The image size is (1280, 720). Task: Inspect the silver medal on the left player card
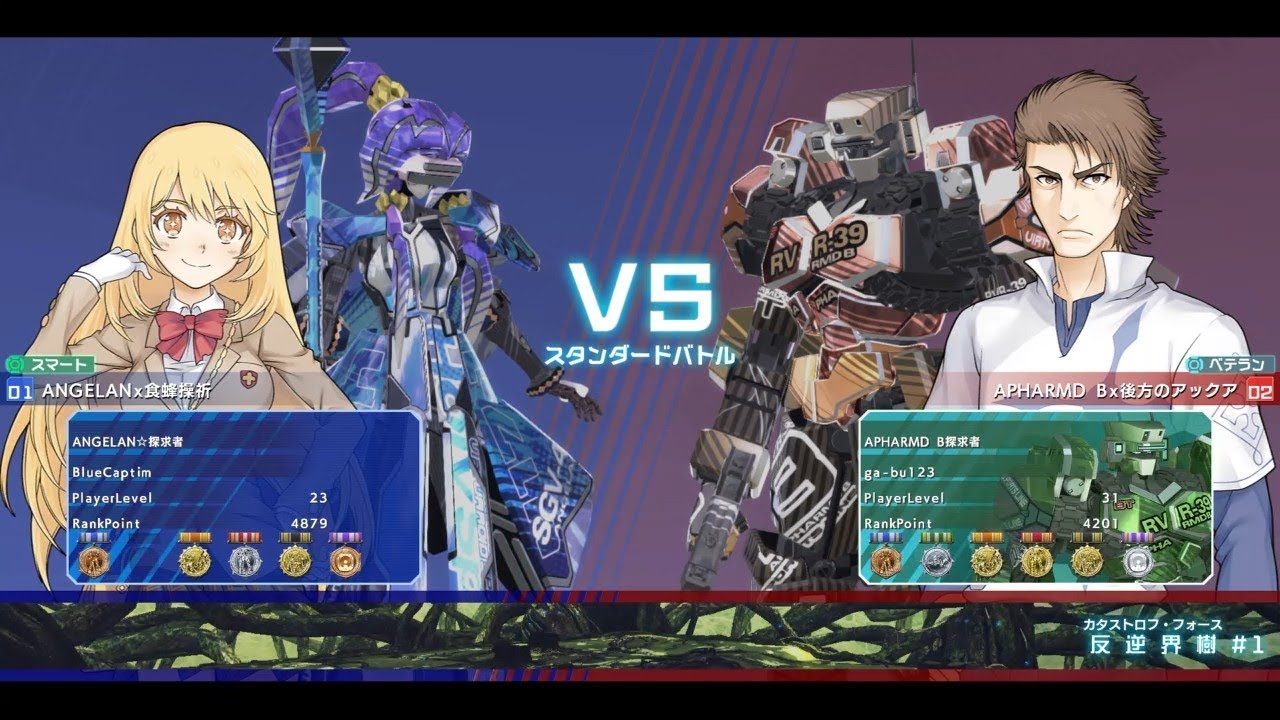coord(243,562)
